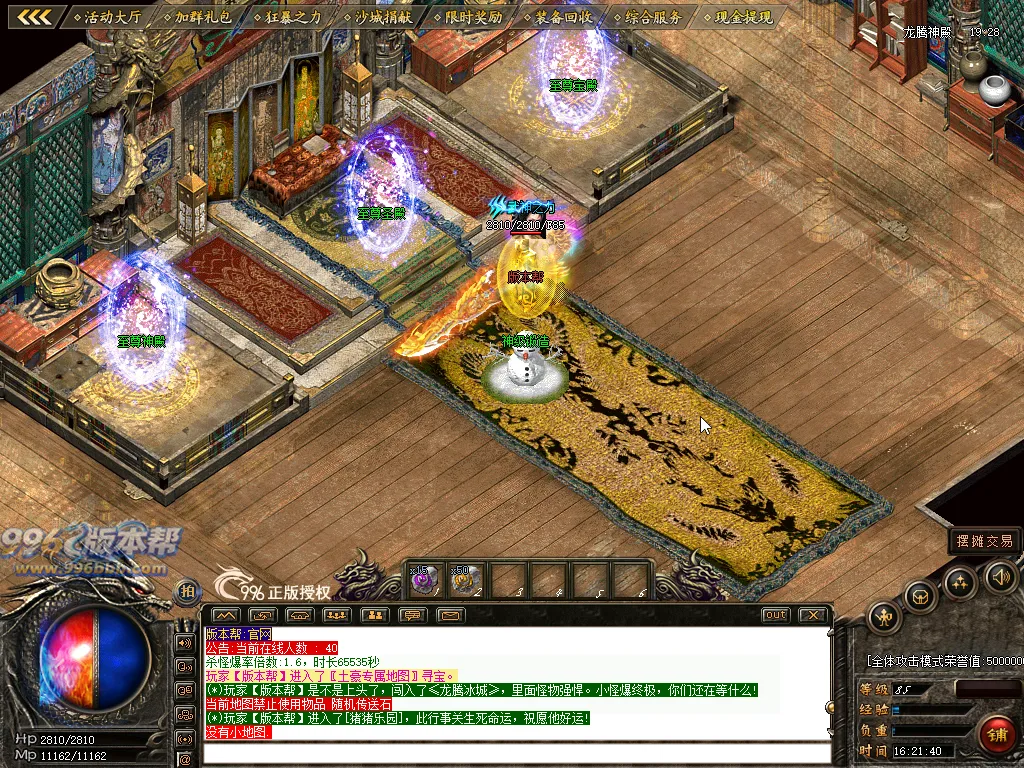This screenshot has height=768, width=1024.
Task: Open the 加群礼包 gift pack menu
Action: [198, 17]
